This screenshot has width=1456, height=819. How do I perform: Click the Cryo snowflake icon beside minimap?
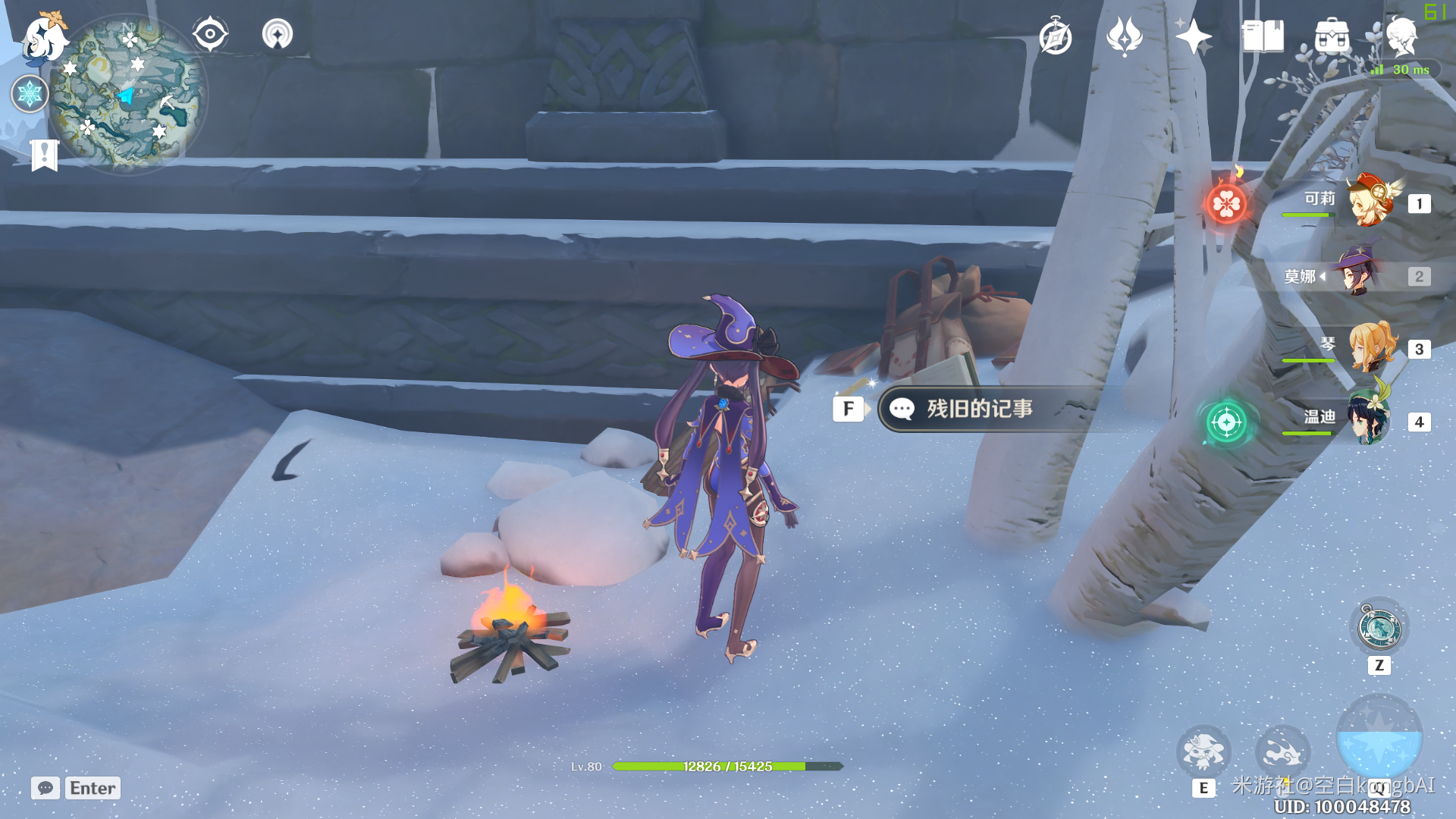point(30,94)
